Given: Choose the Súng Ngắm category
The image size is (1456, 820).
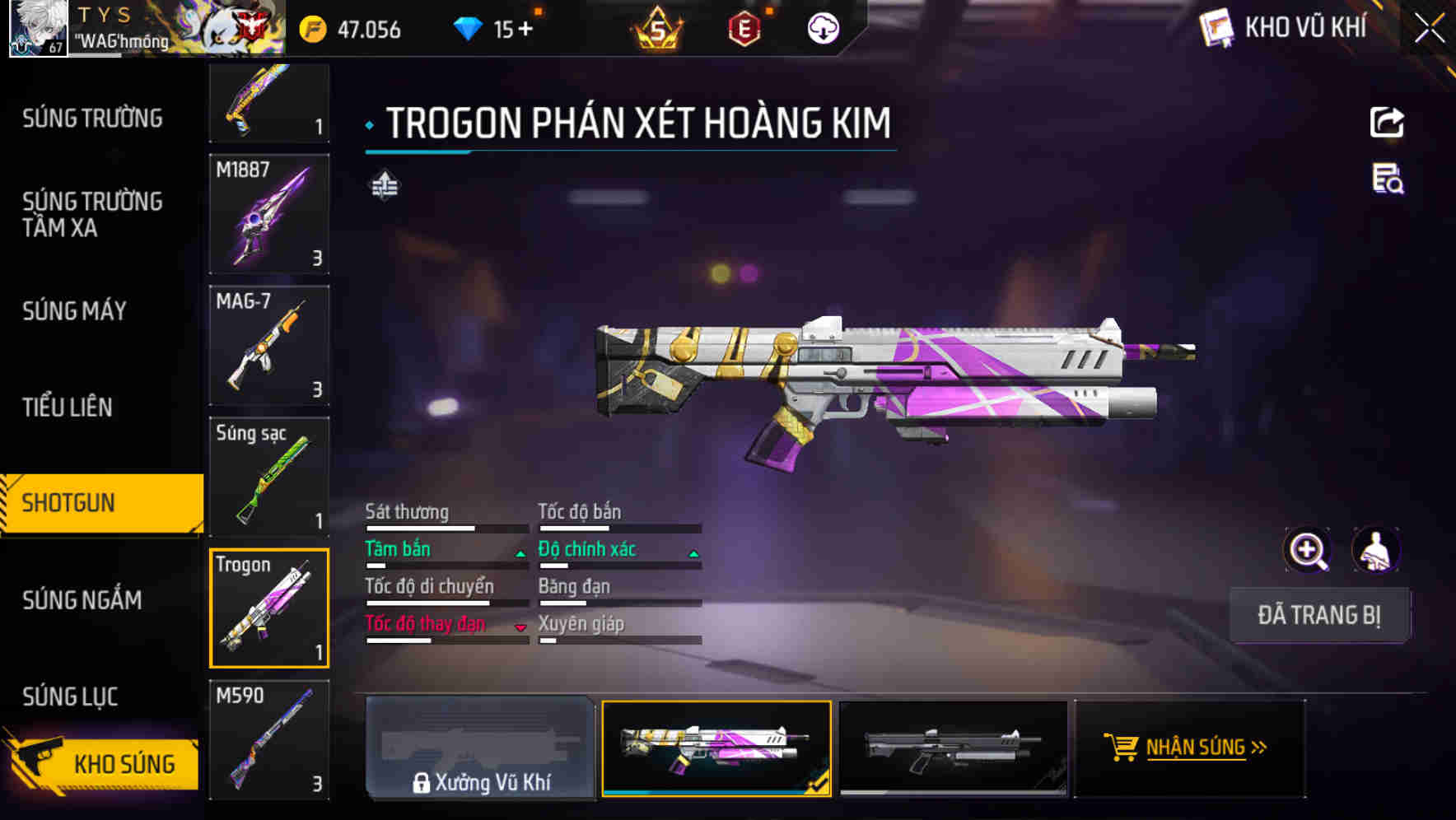Looking at the screenshot, I should [82, 600].
